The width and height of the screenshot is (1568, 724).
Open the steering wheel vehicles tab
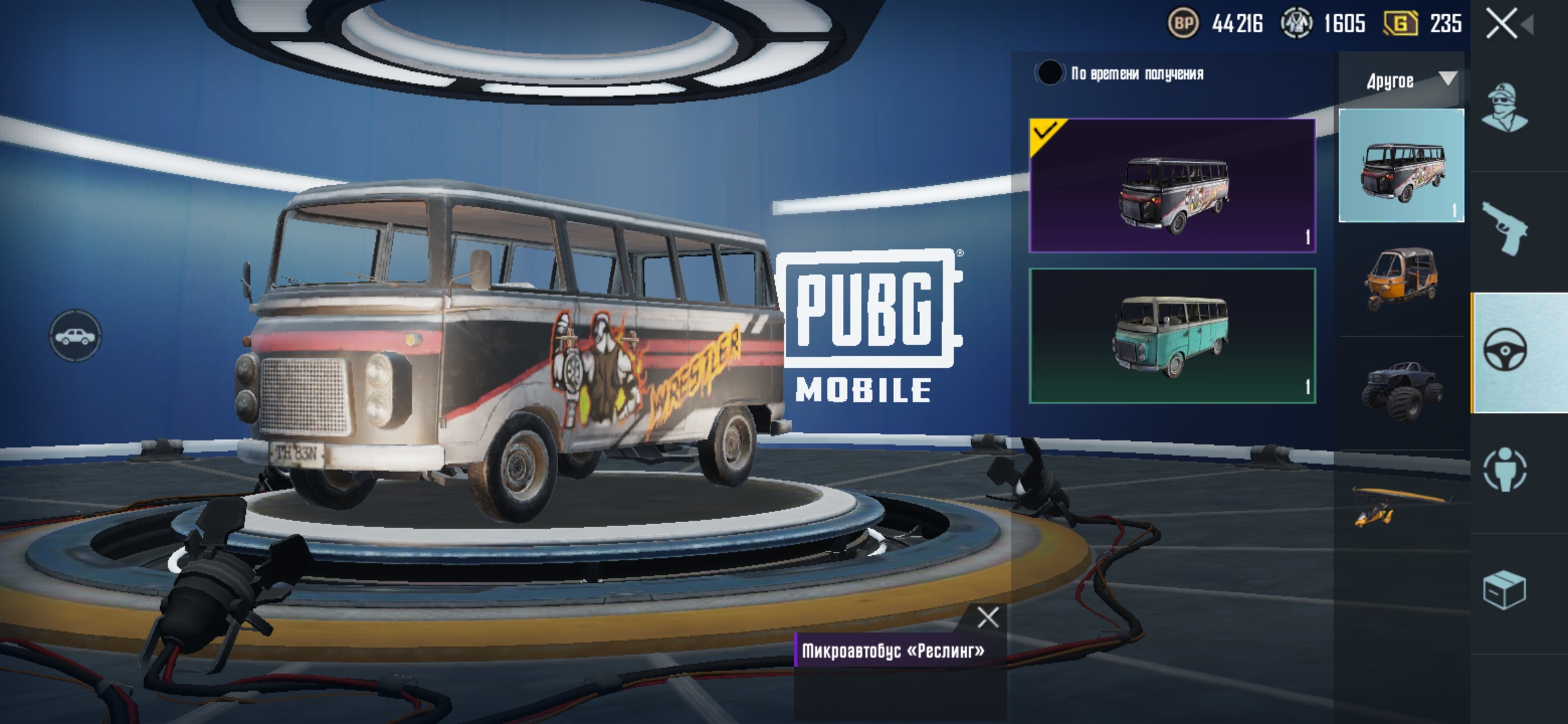pos(1506,351)
